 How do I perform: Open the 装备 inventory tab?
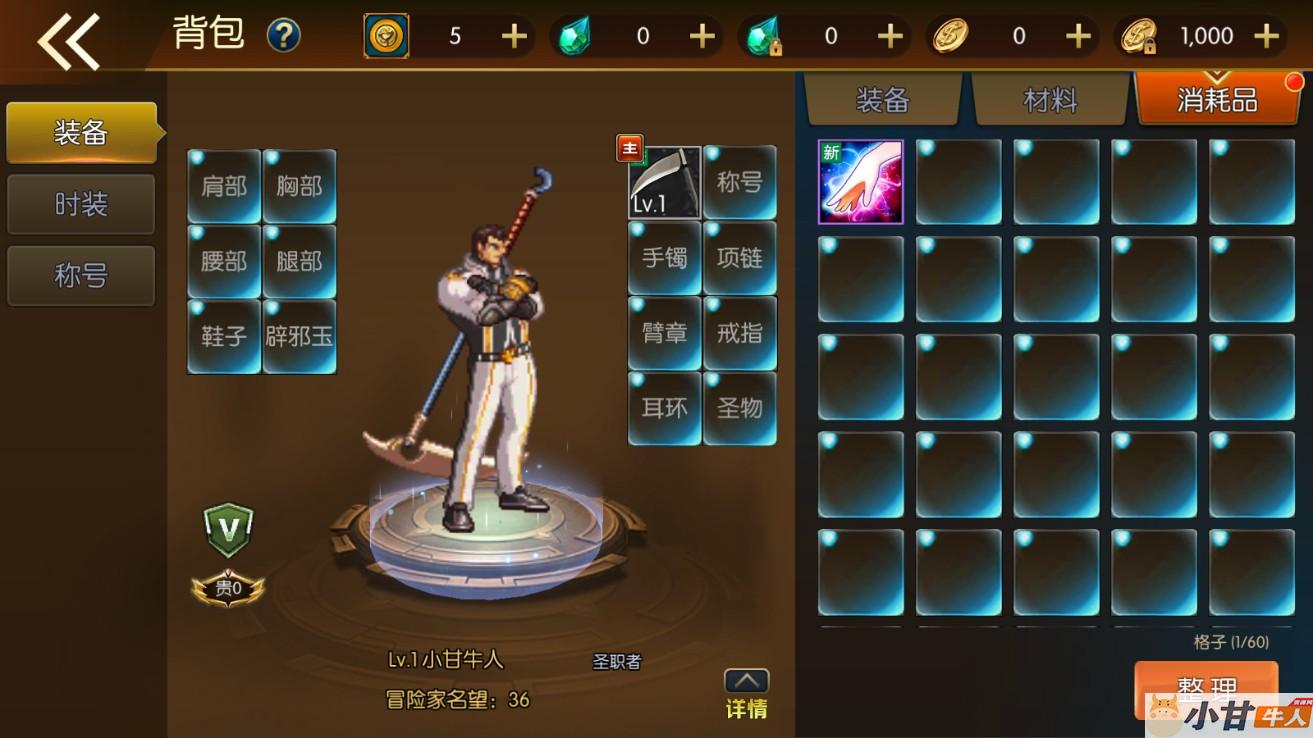[882, 100]
